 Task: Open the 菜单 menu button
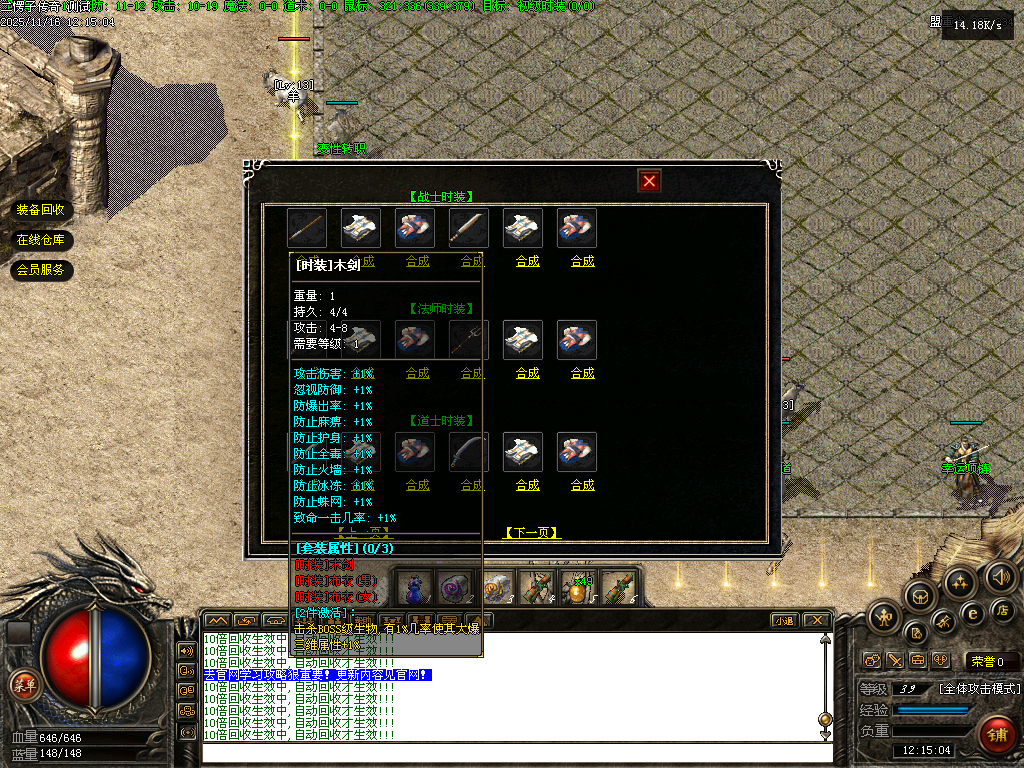tap(23, 685)
